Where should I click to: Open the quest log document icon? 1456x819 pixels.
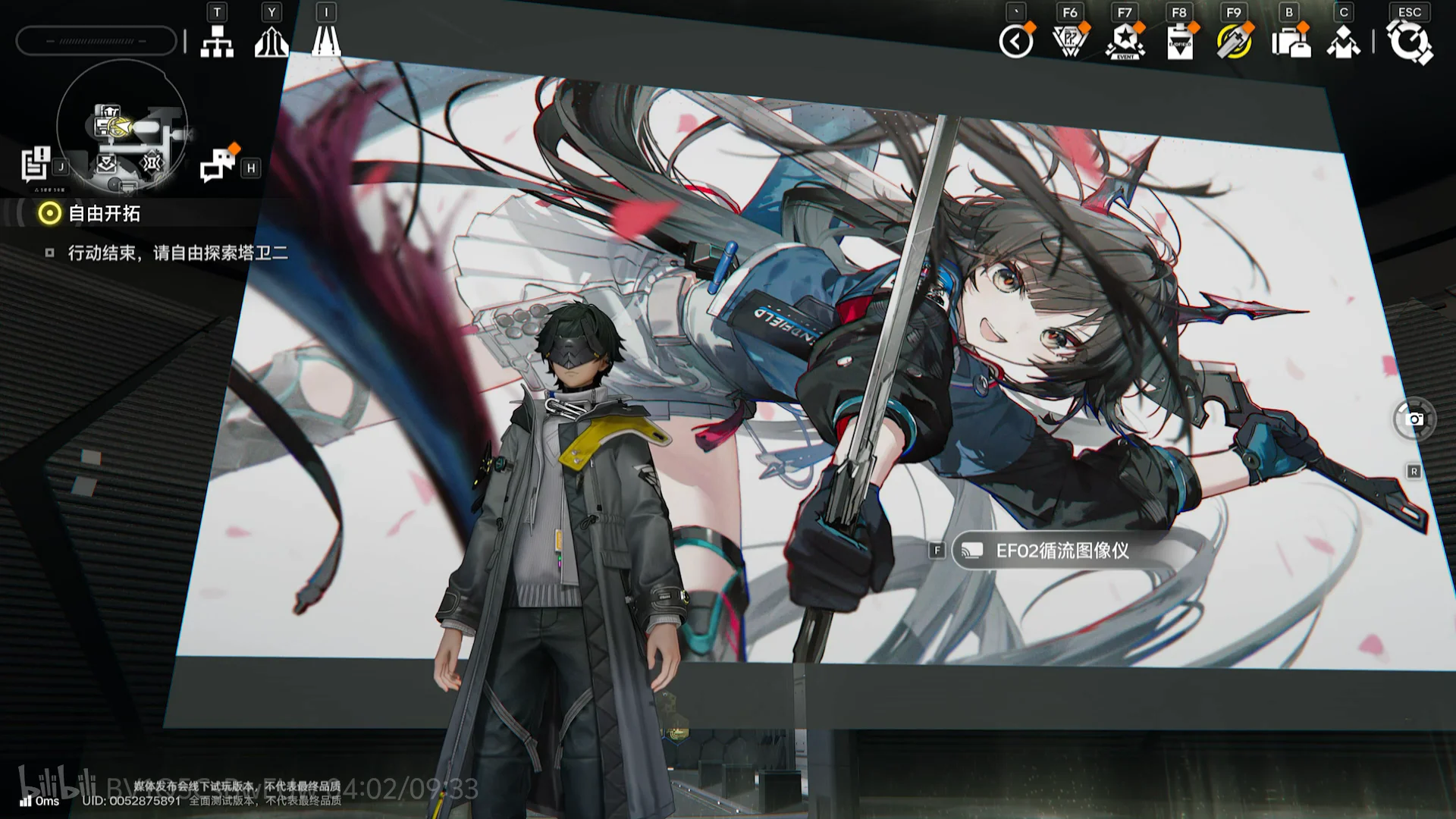(36, 165)
